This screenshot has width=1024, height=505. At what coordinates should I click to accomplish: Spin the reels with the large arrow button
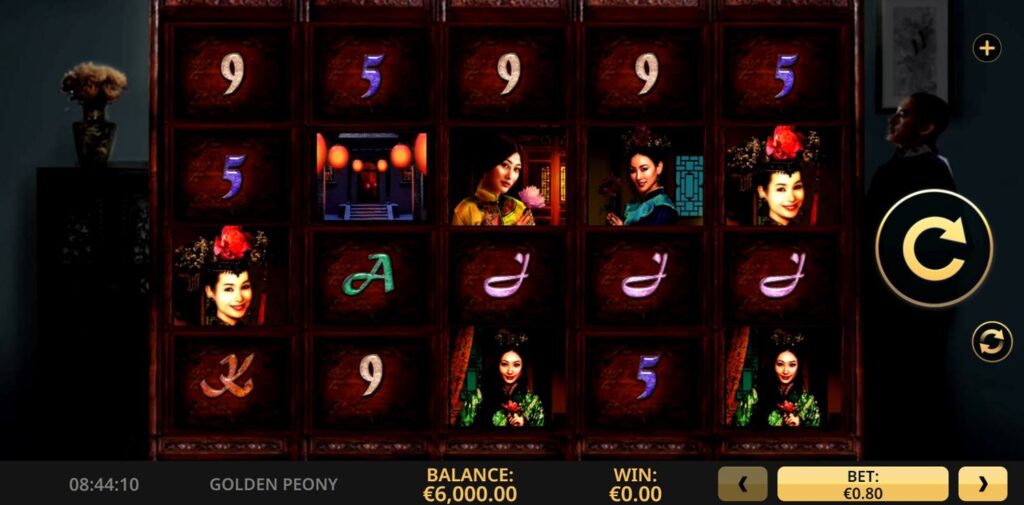tap(934, 248)
